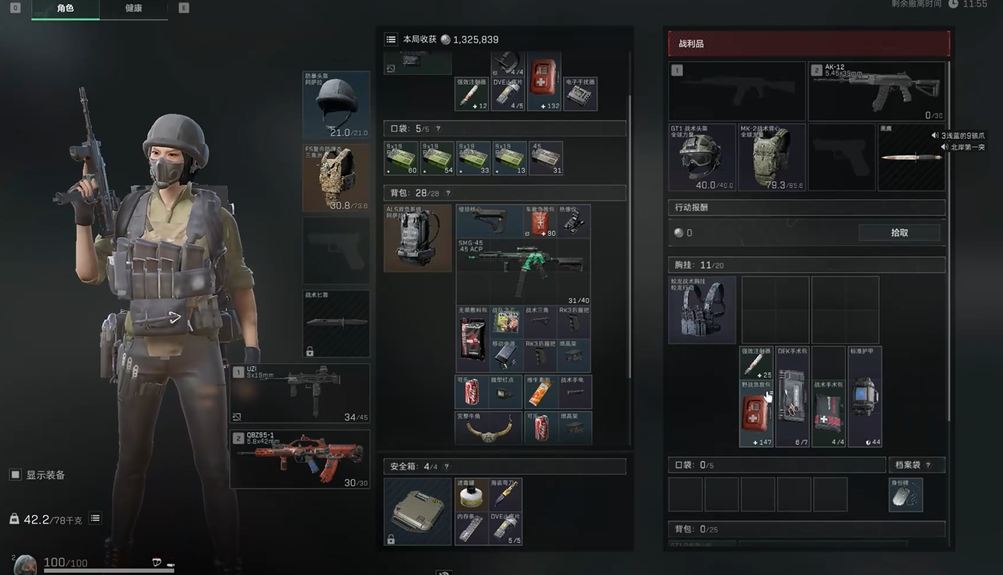Viewport: 1003px width, 575px height.
Task: Click the list icon beside carry weight
Action: (95, 519)
